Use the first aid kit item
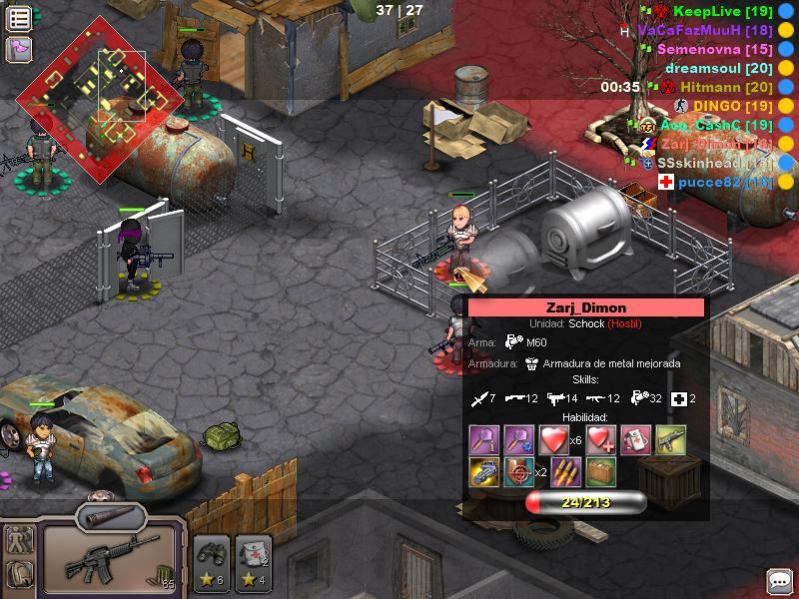Viewport: 799px width, 599px height. [253, 561]
